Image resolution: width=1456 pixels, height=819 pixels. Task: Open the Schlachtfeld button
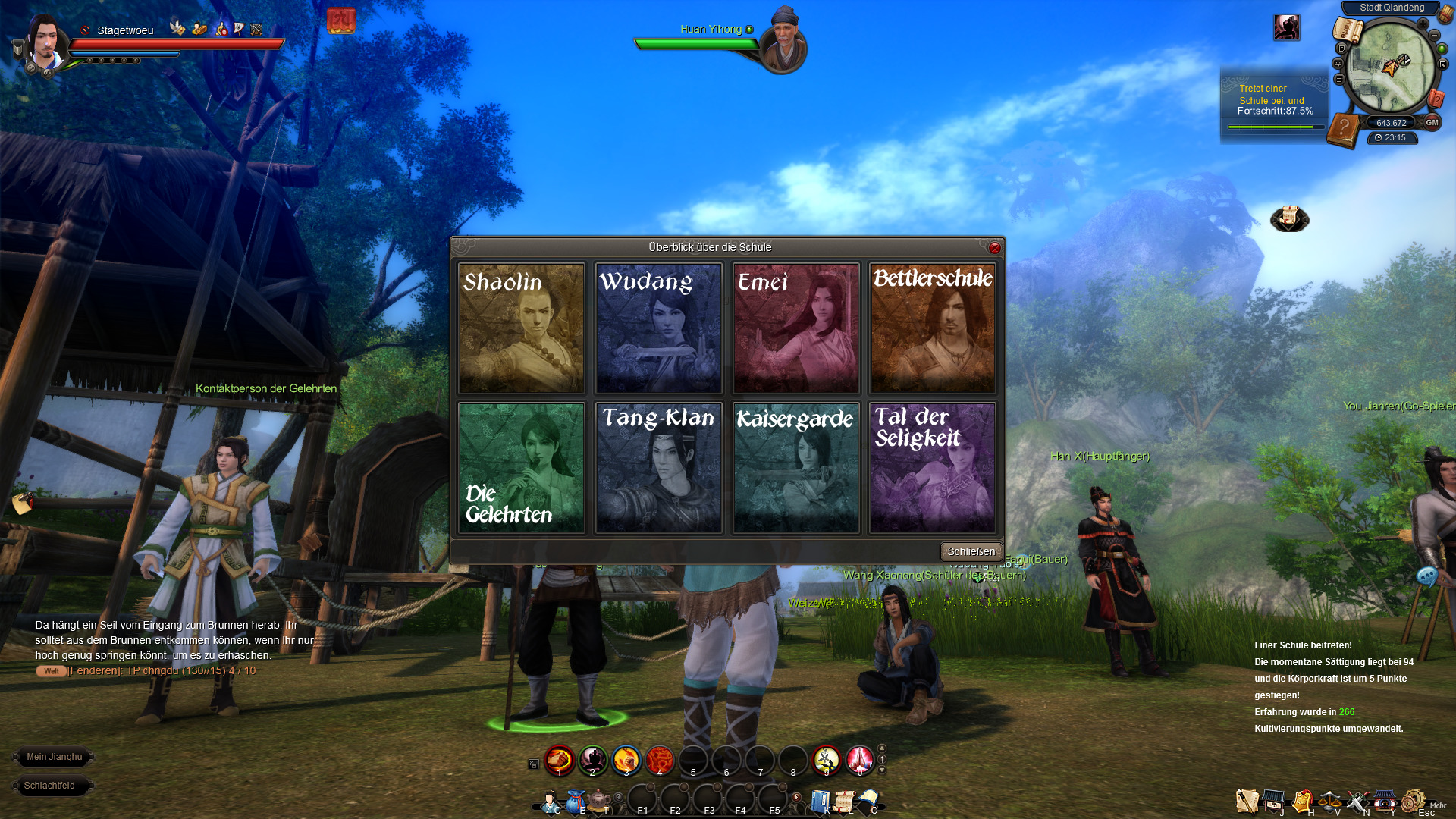pos(49,786)
